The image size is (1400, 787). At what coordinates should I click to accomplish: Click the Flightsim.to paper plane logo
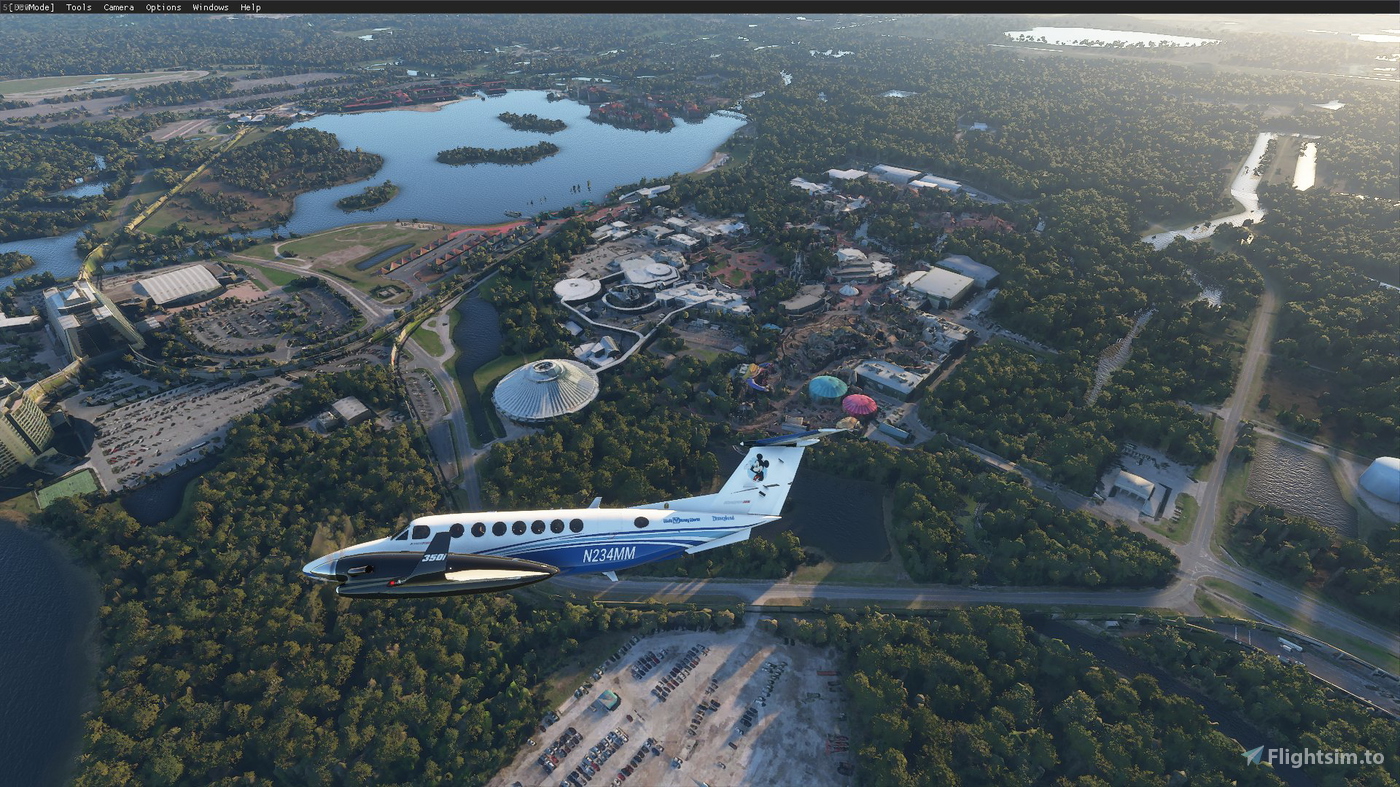tap(1253, 757)
